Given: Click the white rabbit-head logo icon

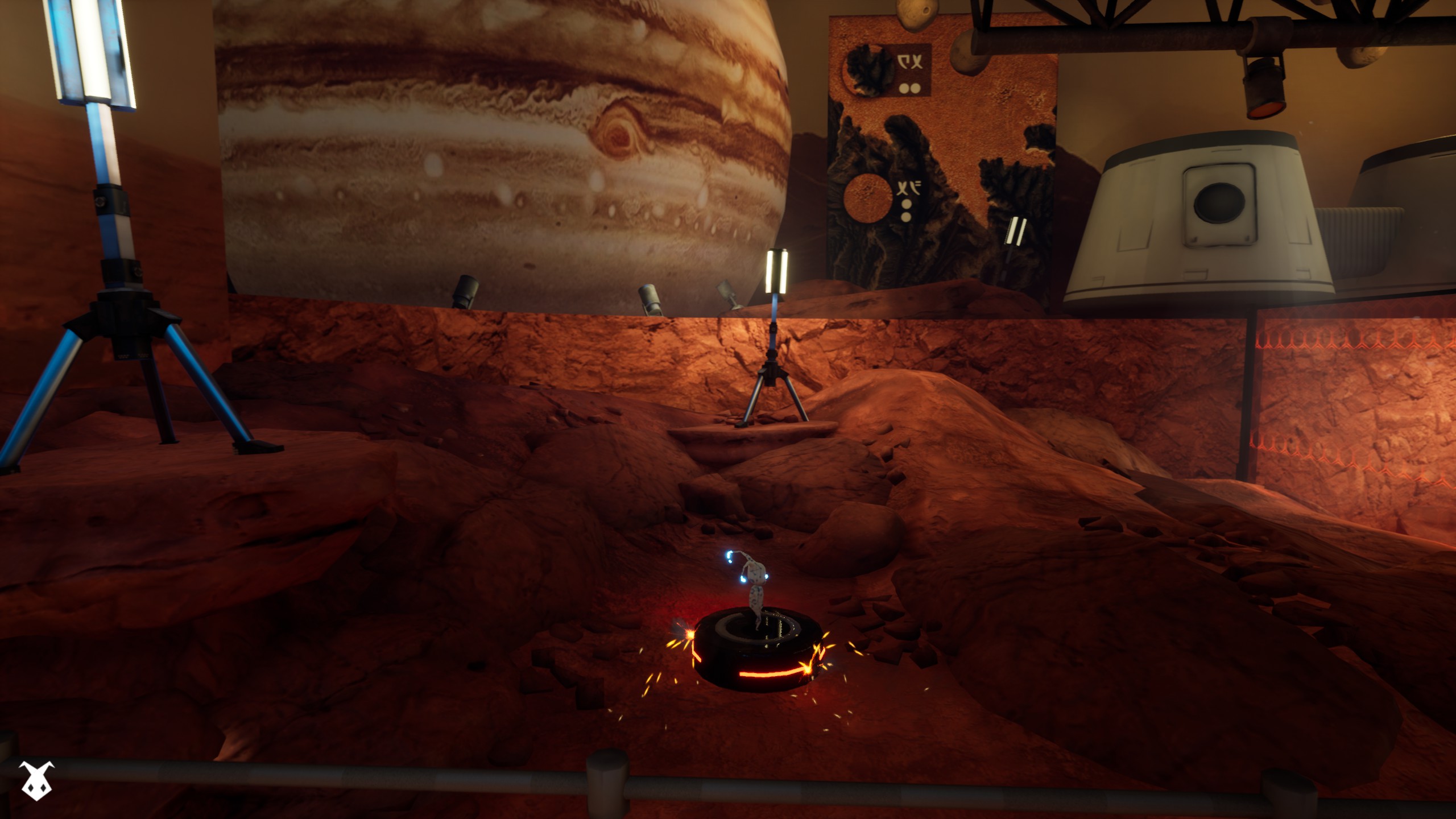Looking at the screenshot, I should (37, 780).
